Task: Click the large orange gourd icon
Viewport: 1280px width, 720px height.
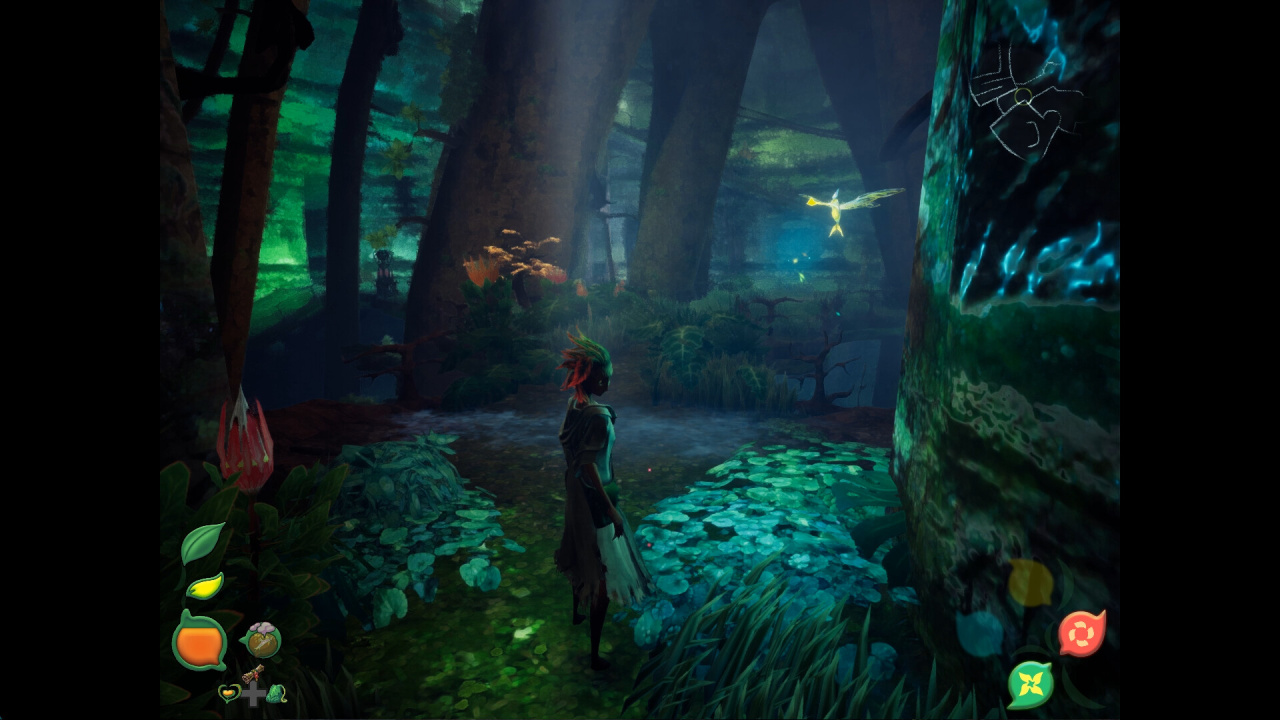Action: [199, 641]
